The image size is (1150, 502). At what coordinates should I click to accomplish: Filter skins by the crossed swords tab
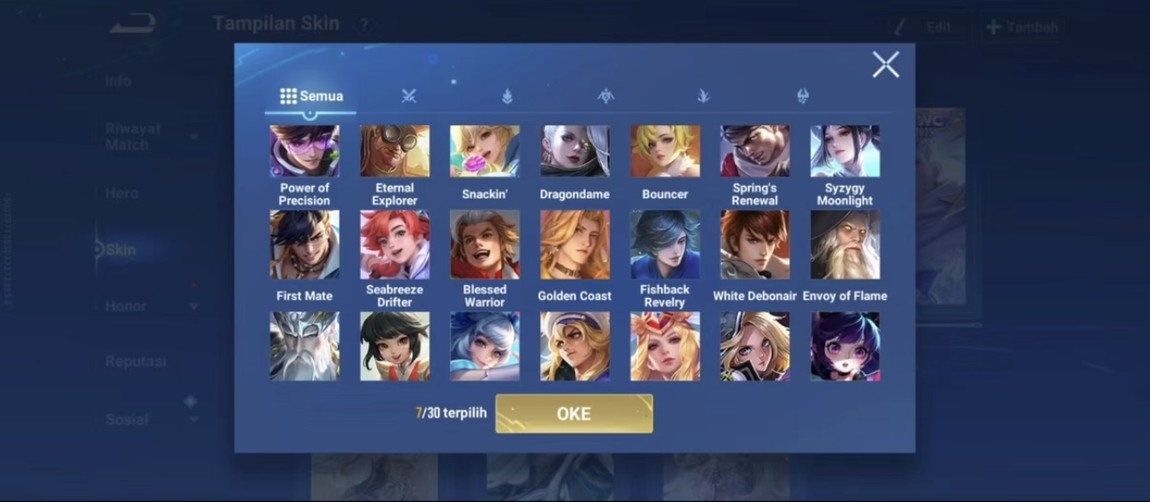click(x=408, y=96)
